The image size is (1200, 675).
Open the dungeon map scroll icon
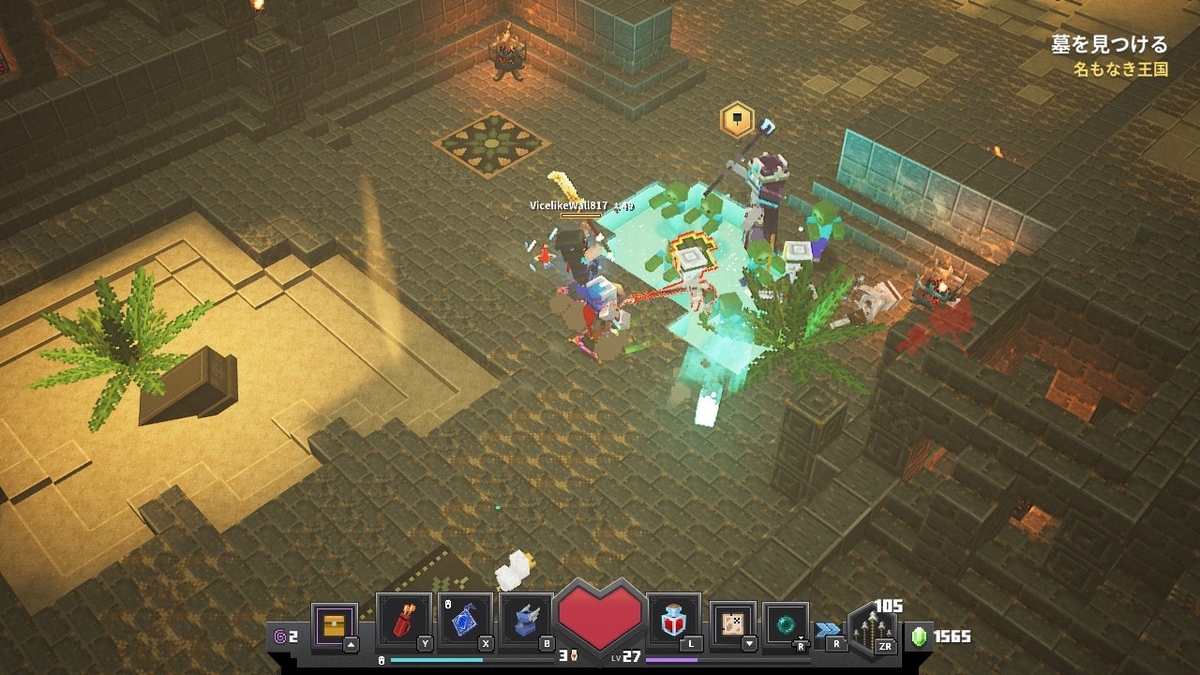[734, 624]
